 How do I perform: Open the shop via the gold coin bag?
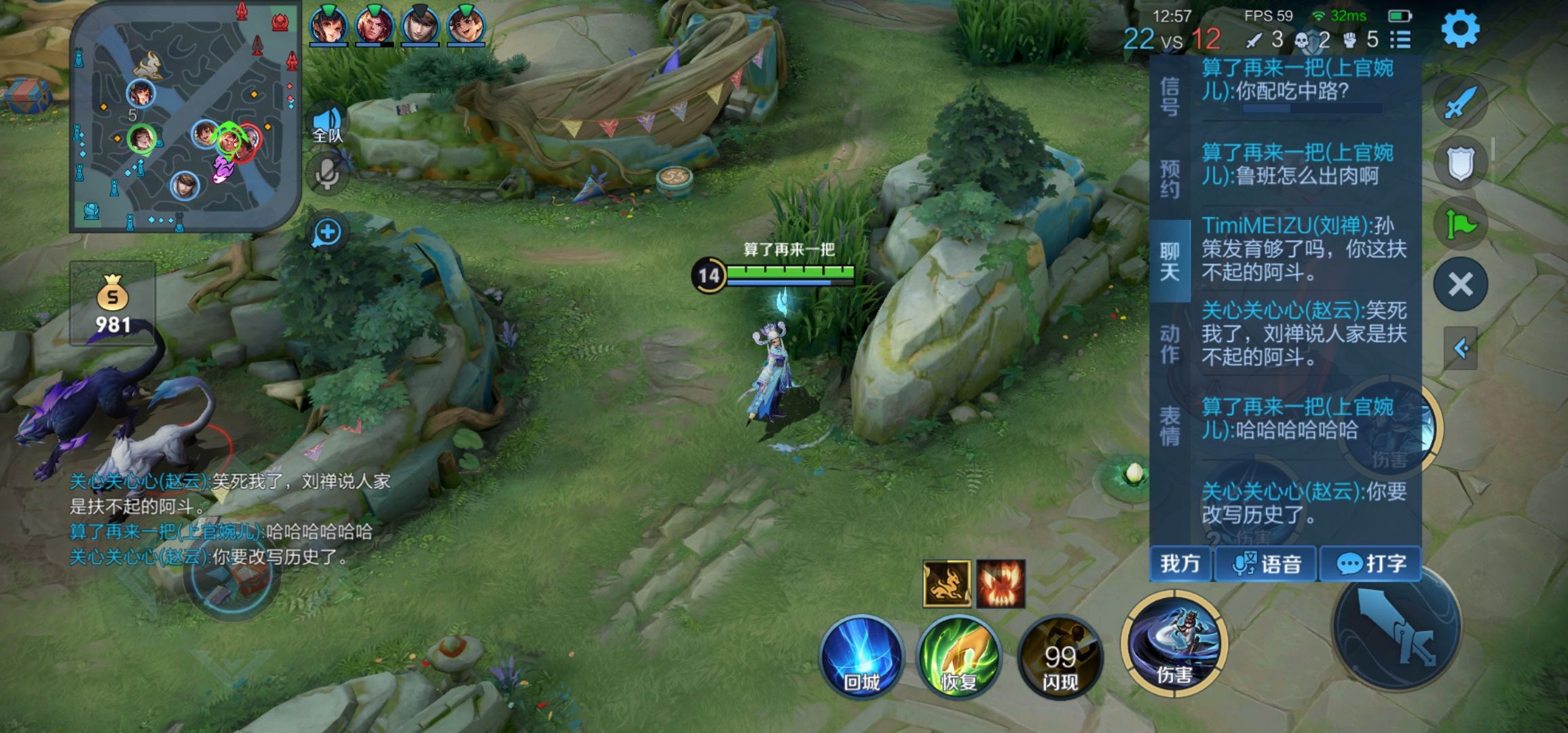[113, 304]
